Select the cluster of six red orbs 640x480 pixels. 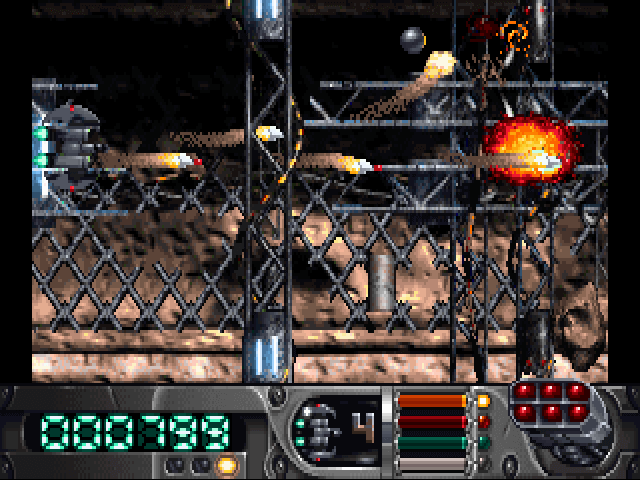click(x=549, y=402)
